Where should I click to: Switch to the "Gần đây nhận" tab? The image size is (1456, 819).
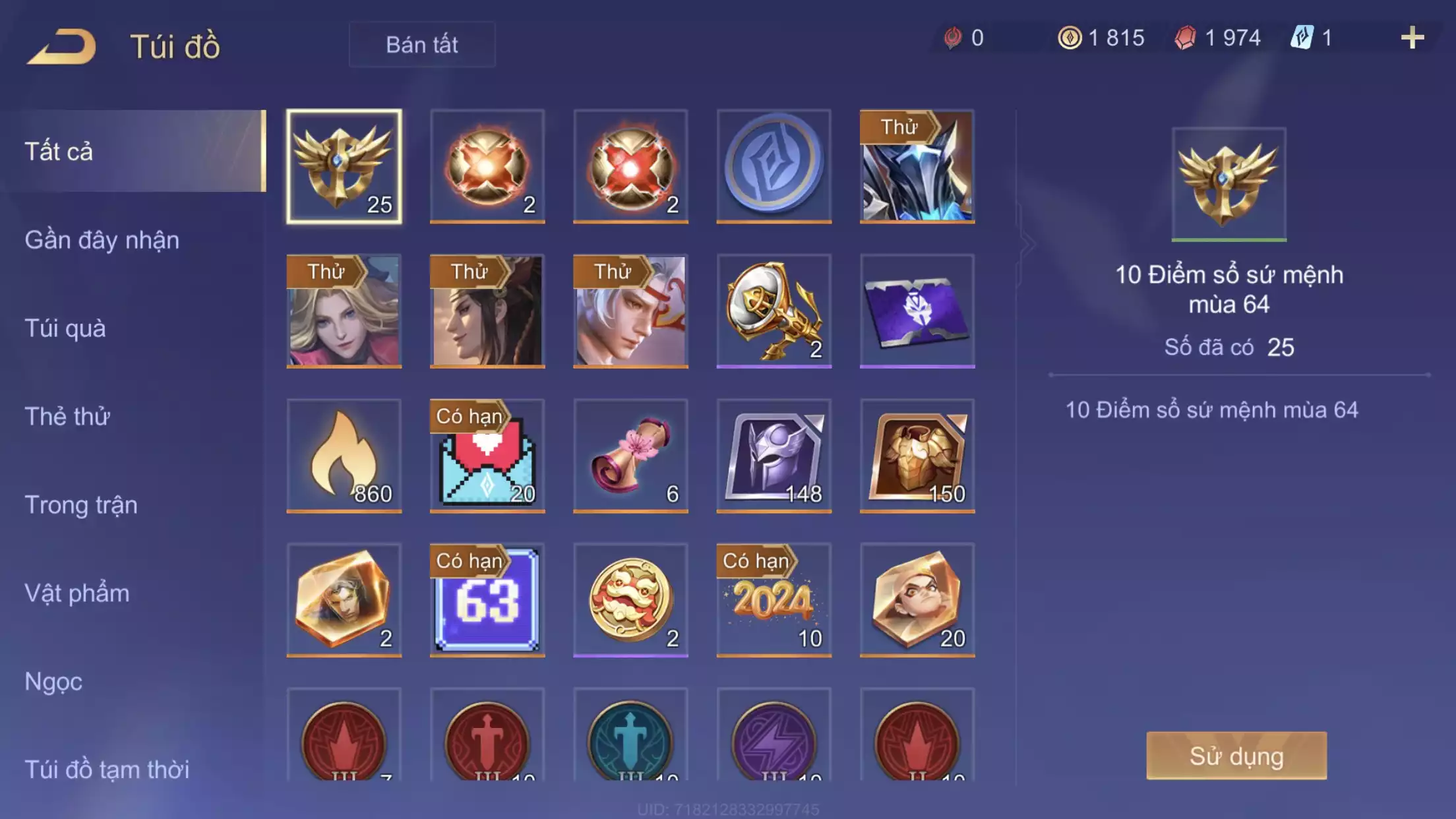102,240
